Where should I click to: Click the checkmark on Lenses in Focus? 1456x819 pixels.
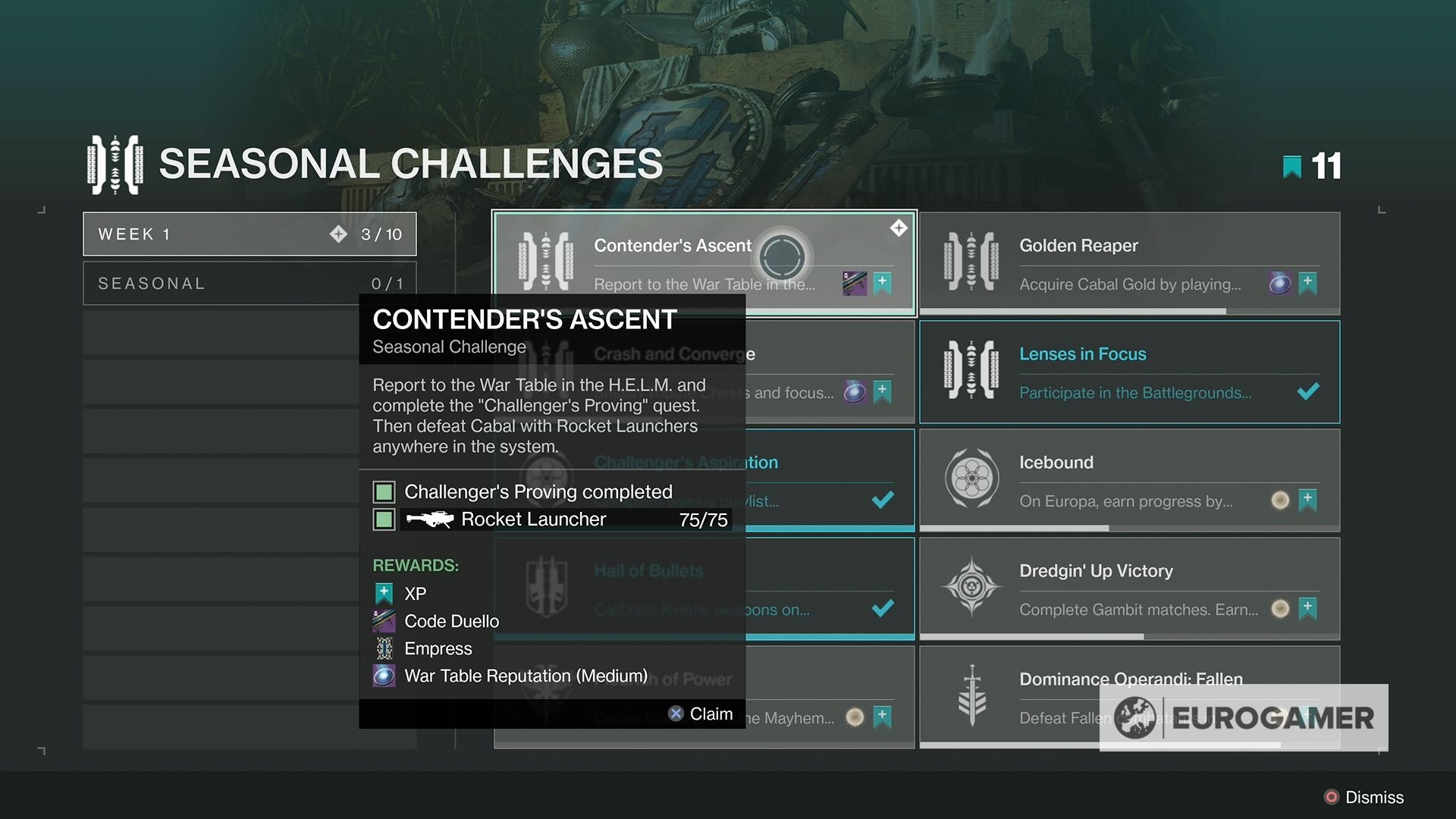[1310, 392]
